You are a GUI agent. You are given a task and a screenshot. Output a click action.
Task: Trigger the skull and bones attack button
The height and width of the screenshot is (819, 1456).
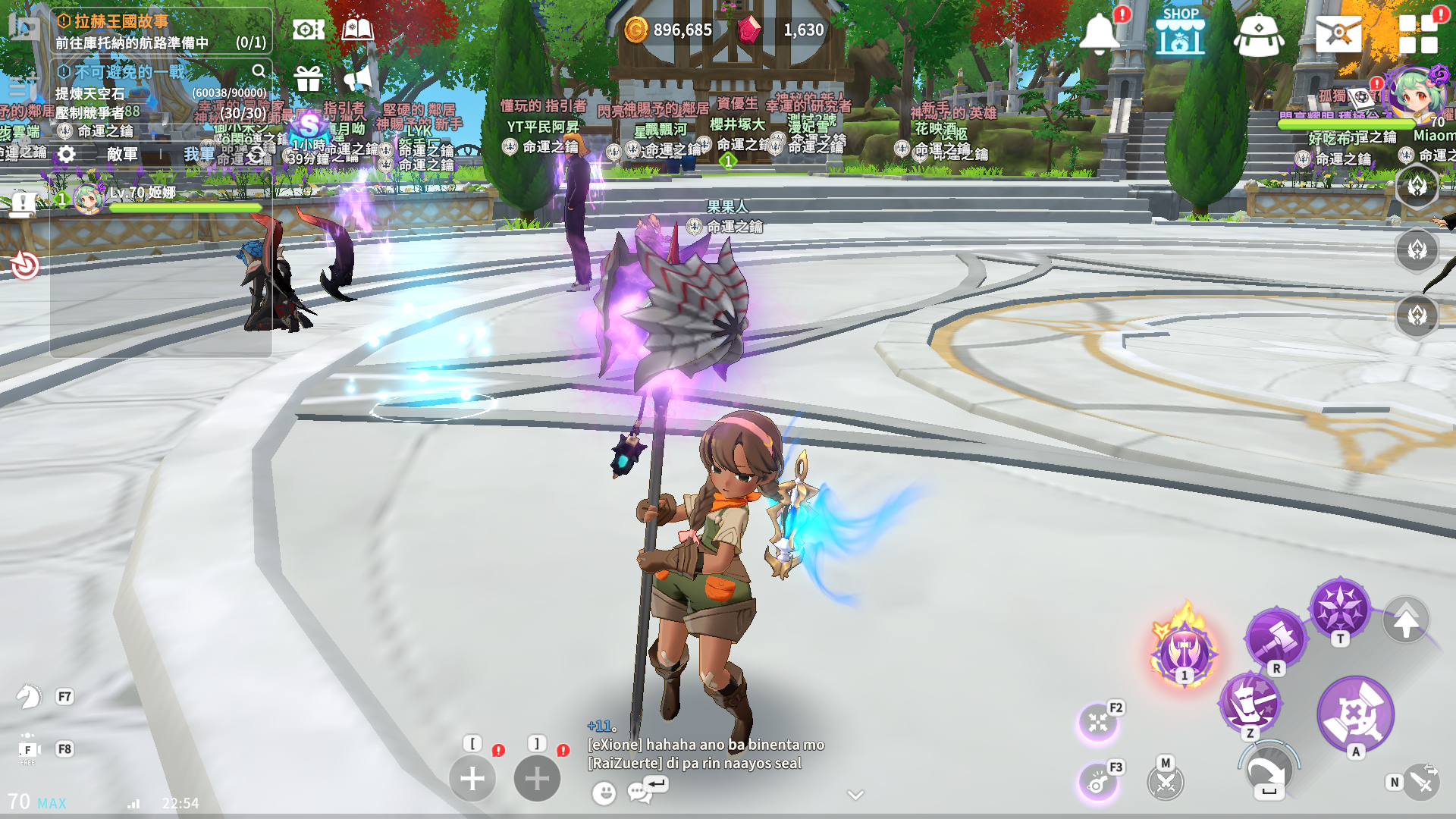pyautogui.click(x=1355, y=714)
